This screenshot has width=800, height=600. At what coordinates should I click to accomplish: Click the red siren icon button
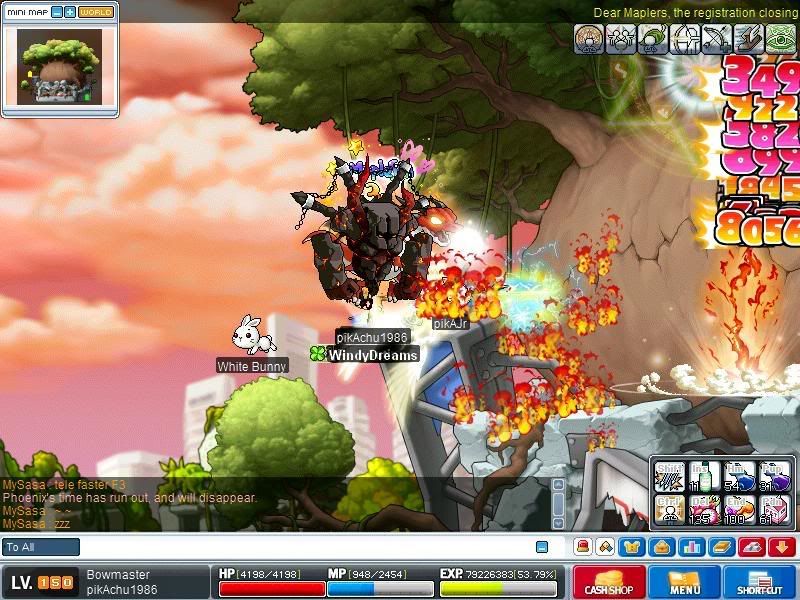[x=583, y=547]
